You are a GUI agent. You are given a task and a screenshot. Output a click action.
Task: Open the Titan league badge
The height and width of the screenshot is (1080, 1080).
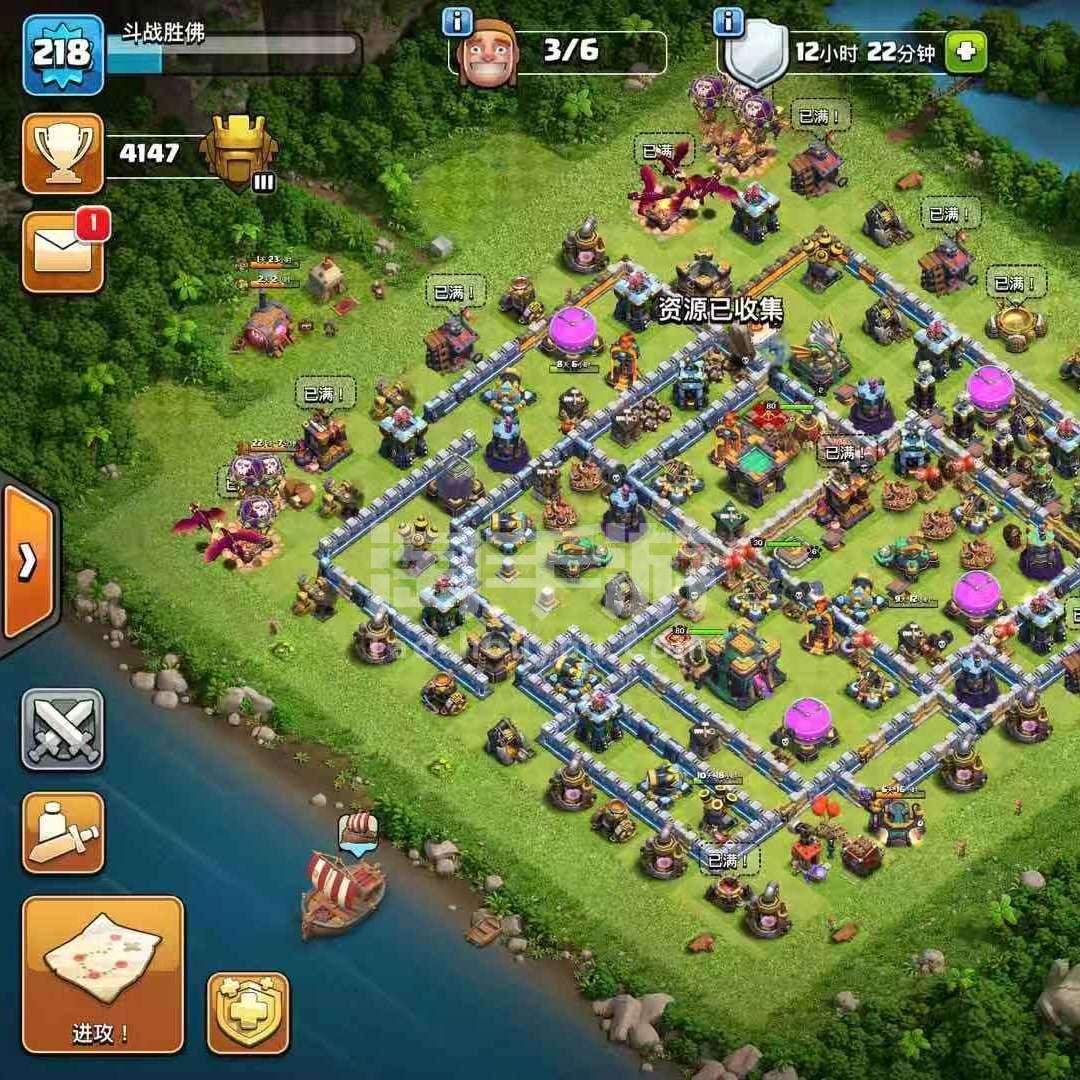click(238, 152)
